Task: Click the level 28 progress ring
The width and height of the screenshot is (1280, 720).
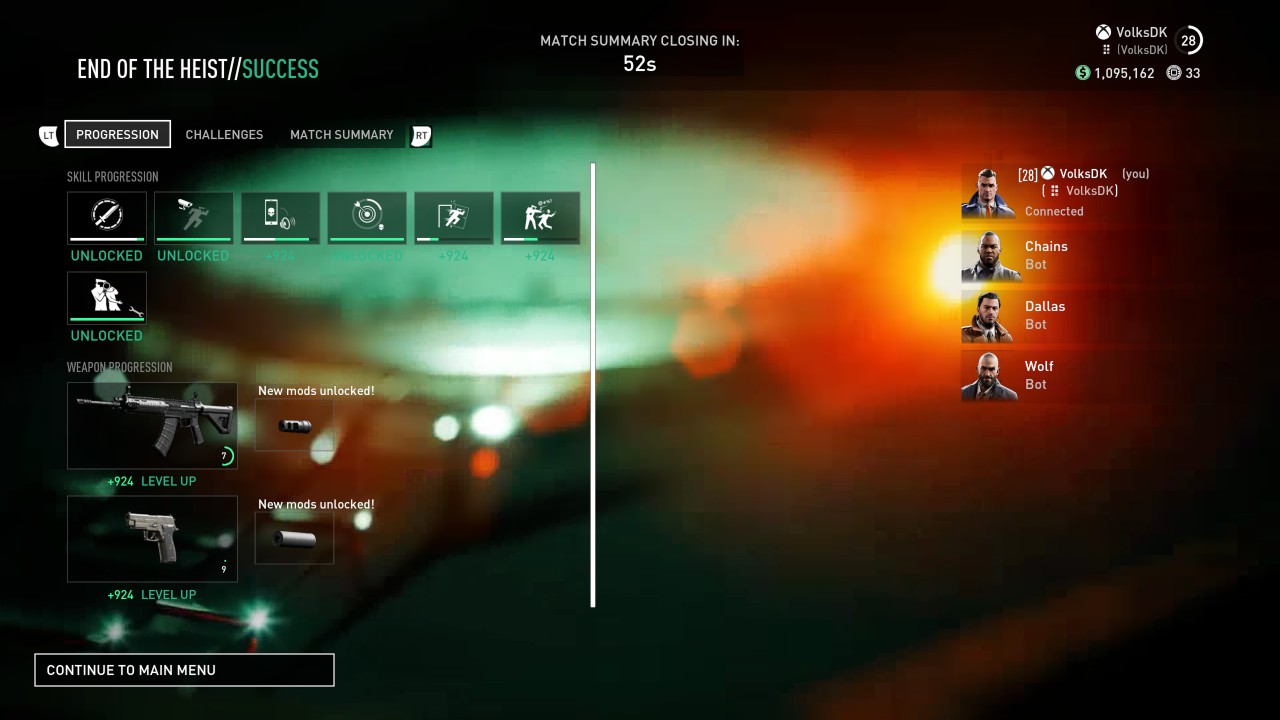Action: pos(1189,40)
